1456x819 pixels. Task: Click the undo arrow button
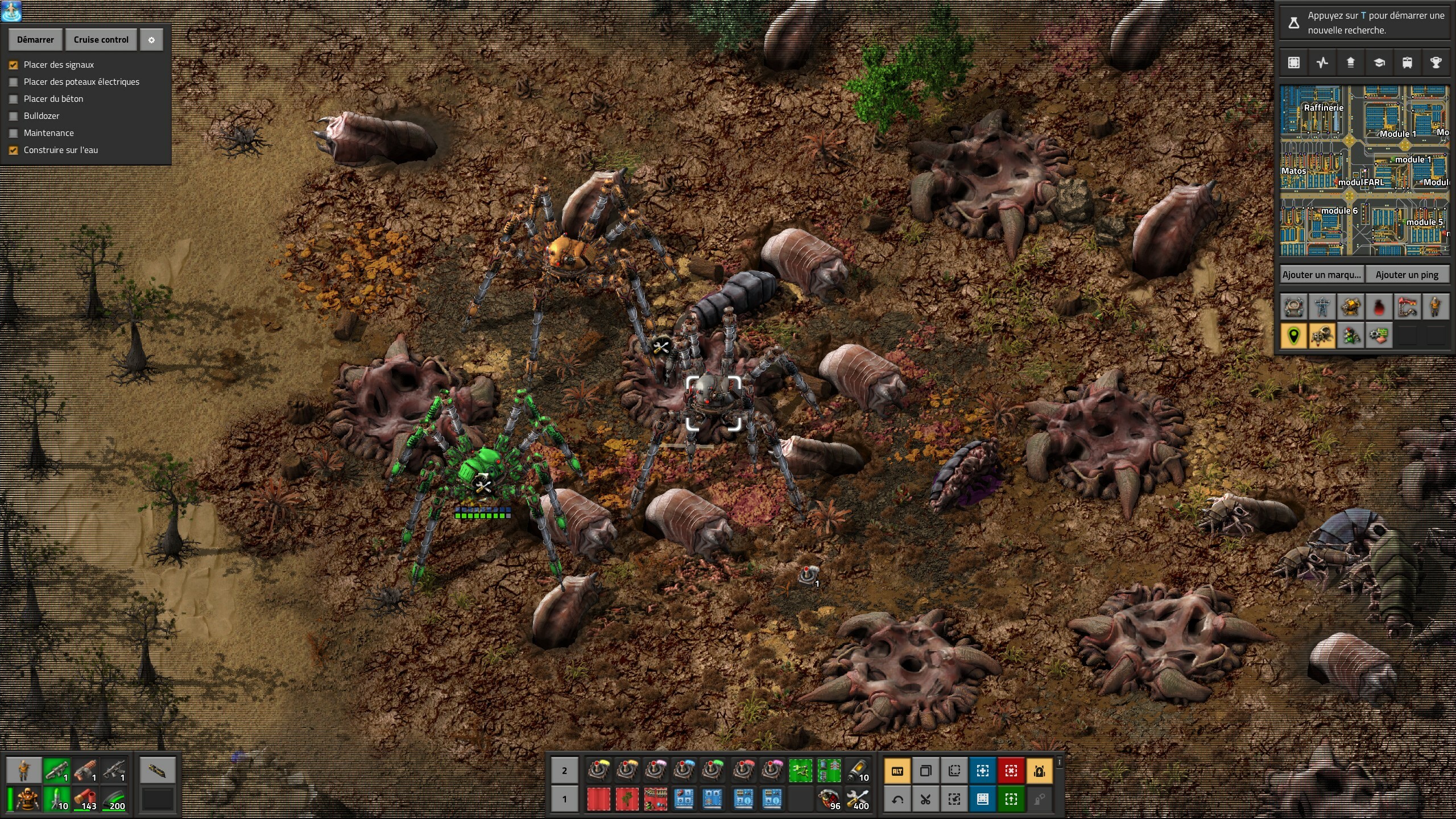click(x=897, y=800)
